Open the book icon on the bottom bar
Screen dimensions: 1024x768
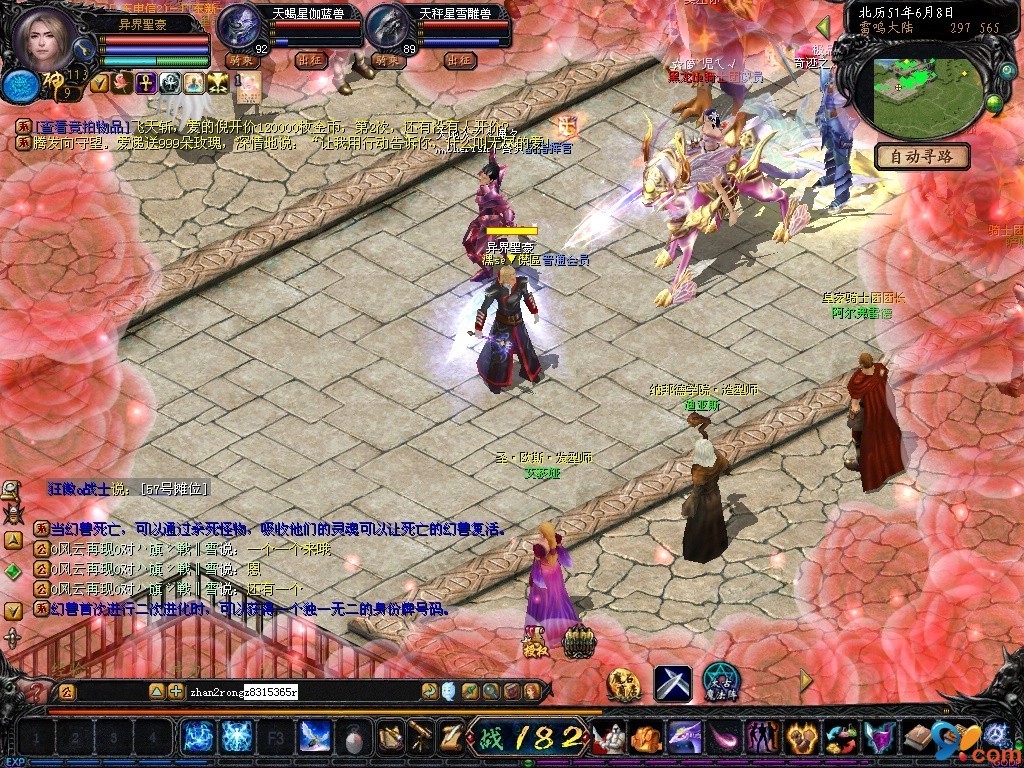(x=917, y=738)
